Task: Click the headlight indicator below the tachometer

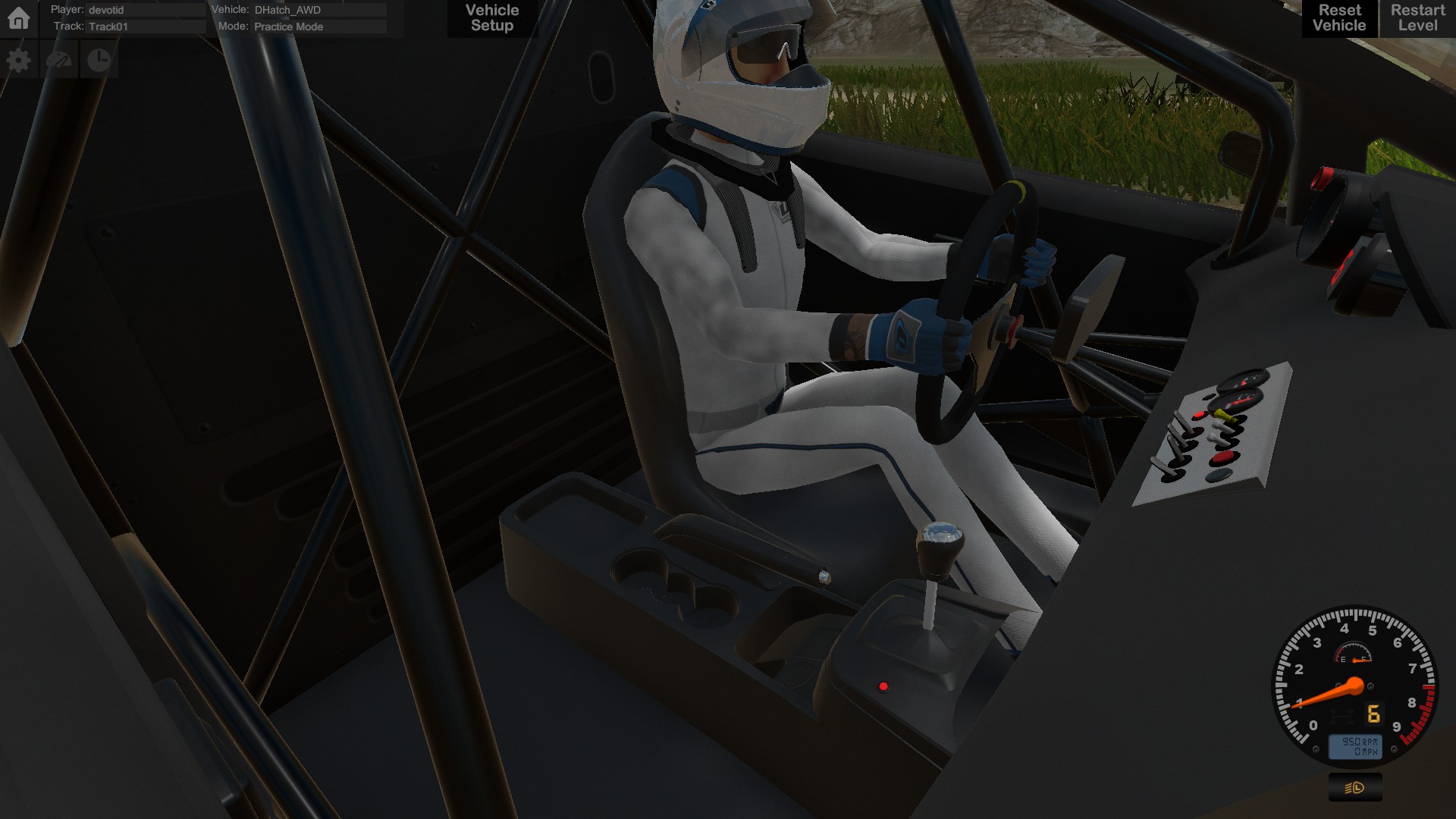Action: (x=1354, y=787)
